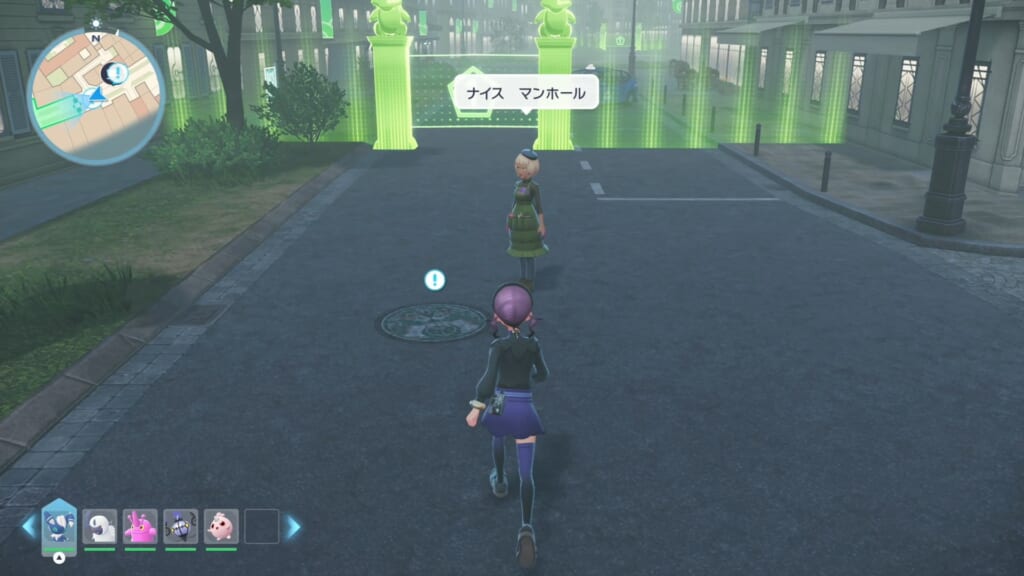
Task: Click the exclamation marker above the manhole
Action: [x=434, y=280]
